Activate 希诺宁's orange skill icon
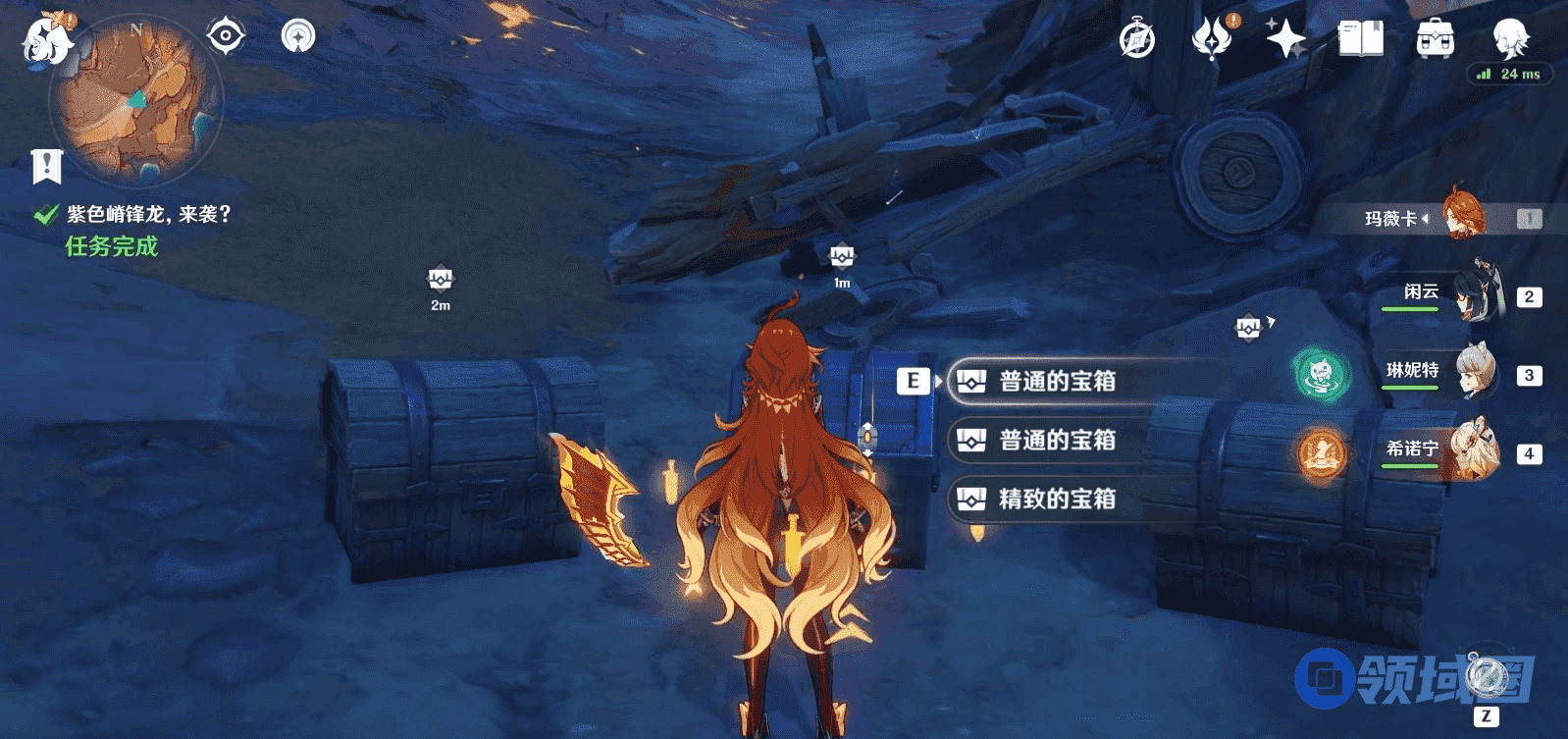This screenshot has width=1568, height=739. tap(1321, 452)
